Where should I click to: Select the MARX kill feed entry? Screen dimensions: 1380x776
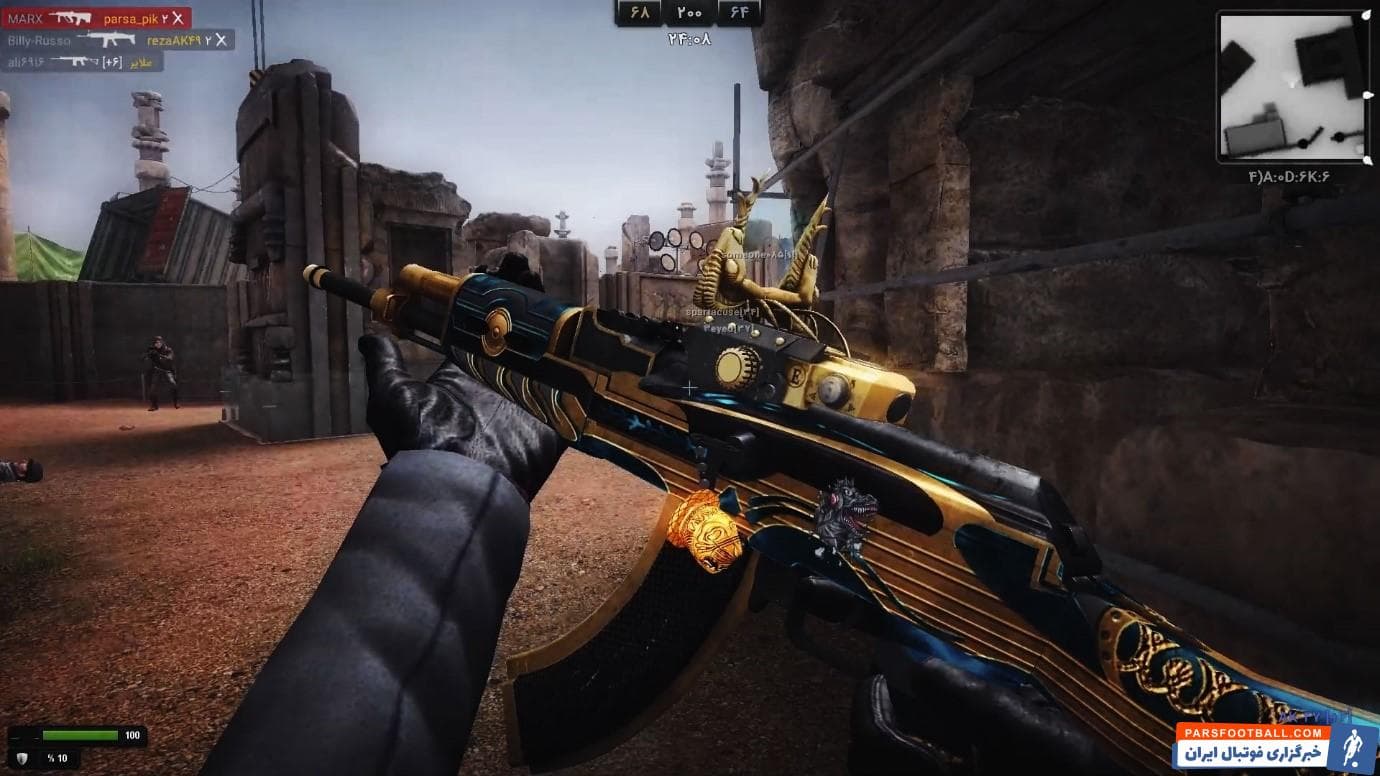(x=97, y=18)
